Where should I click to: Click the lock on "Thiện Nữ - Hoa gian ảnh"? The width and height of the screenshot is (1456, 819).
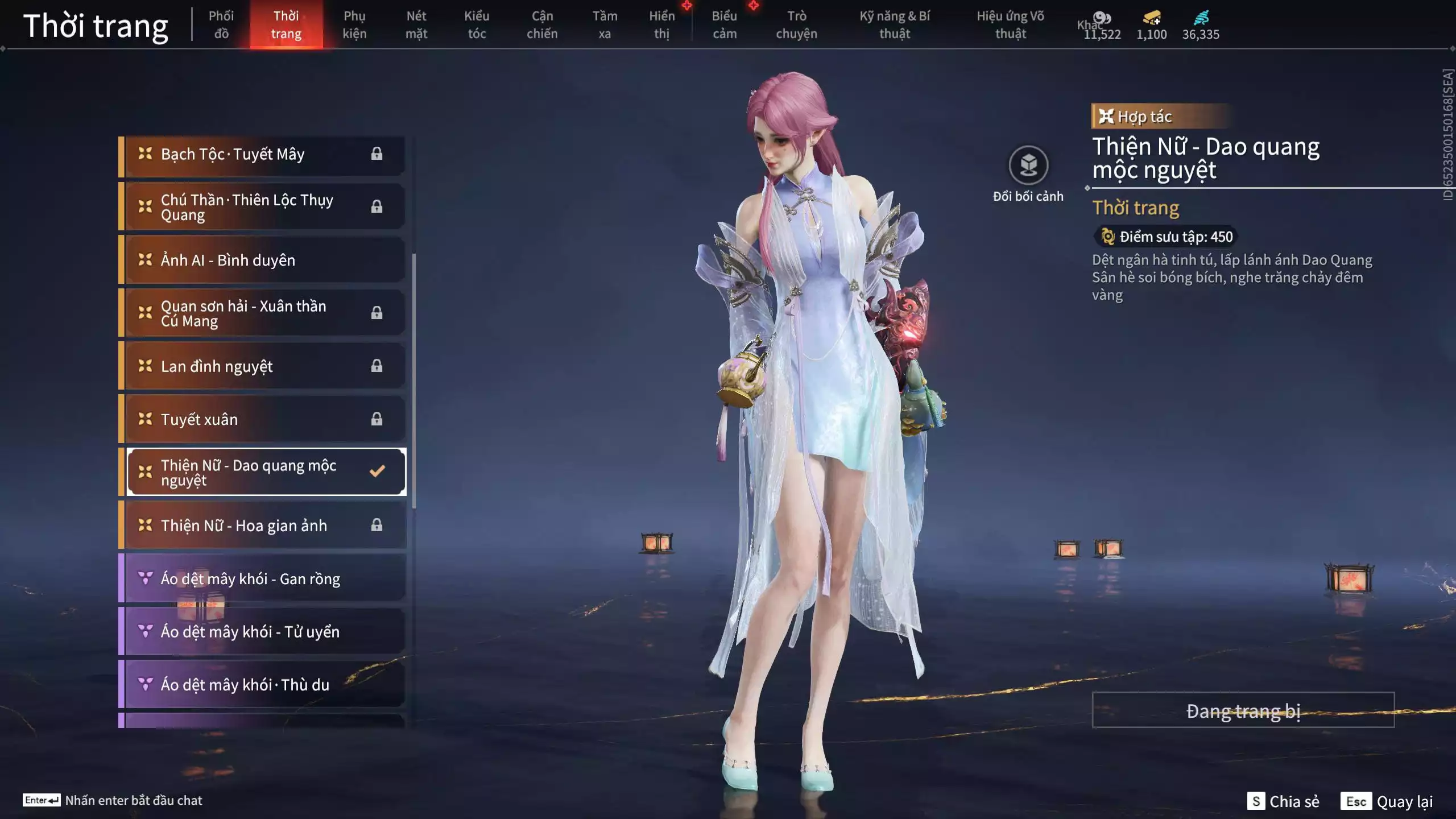point(377,526)
